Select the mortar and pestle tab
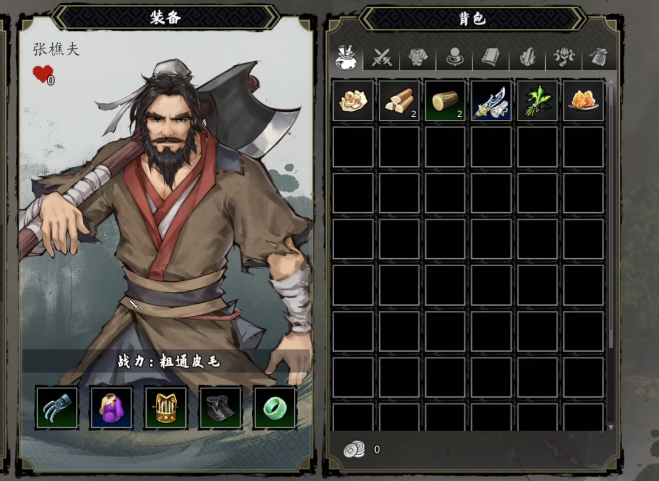The height and width of the screenshot is (481, 659). pos(347,58)
